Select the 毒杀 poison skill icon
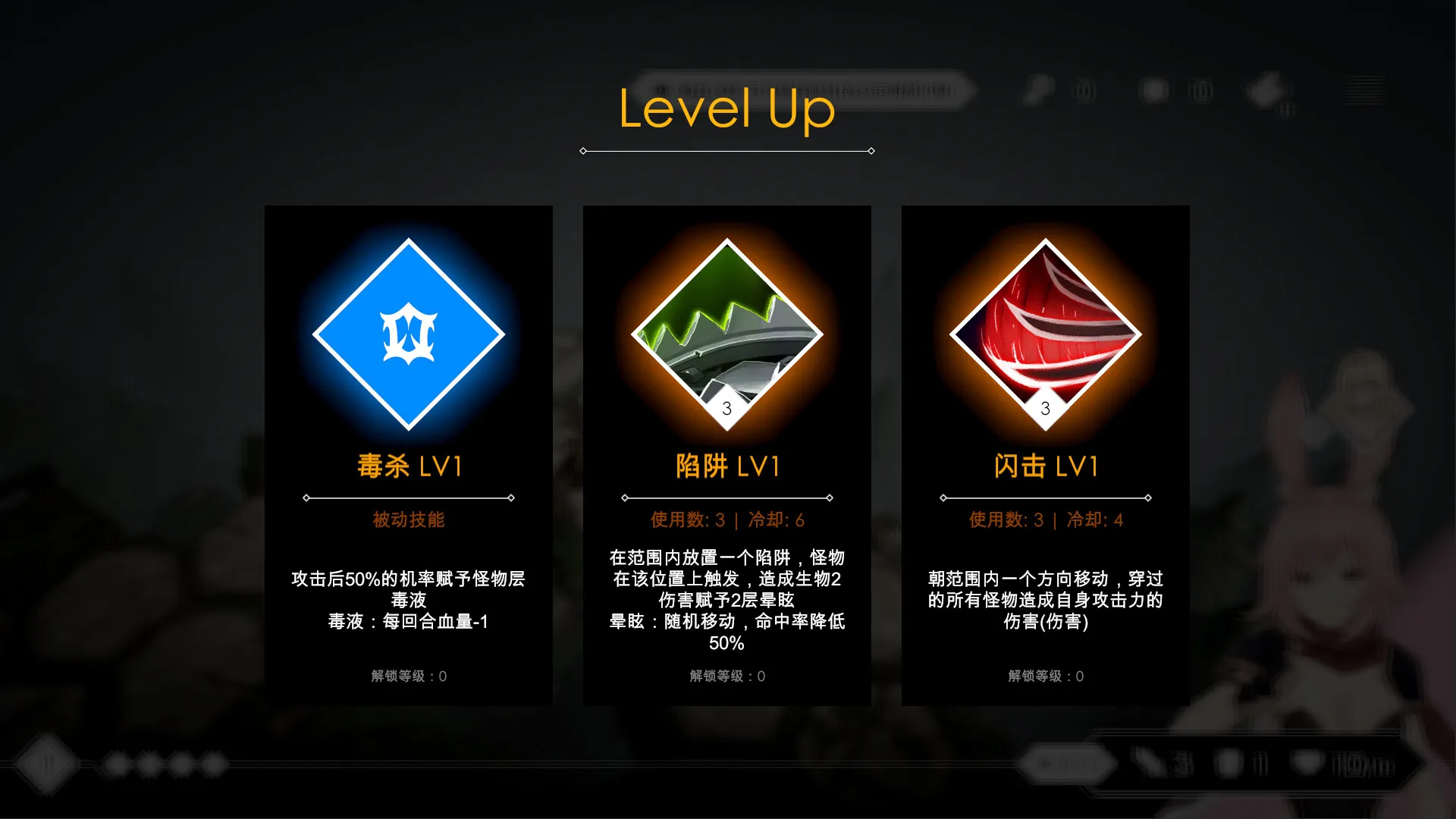This screenshot has height=819, width=1456. [408, 334]
